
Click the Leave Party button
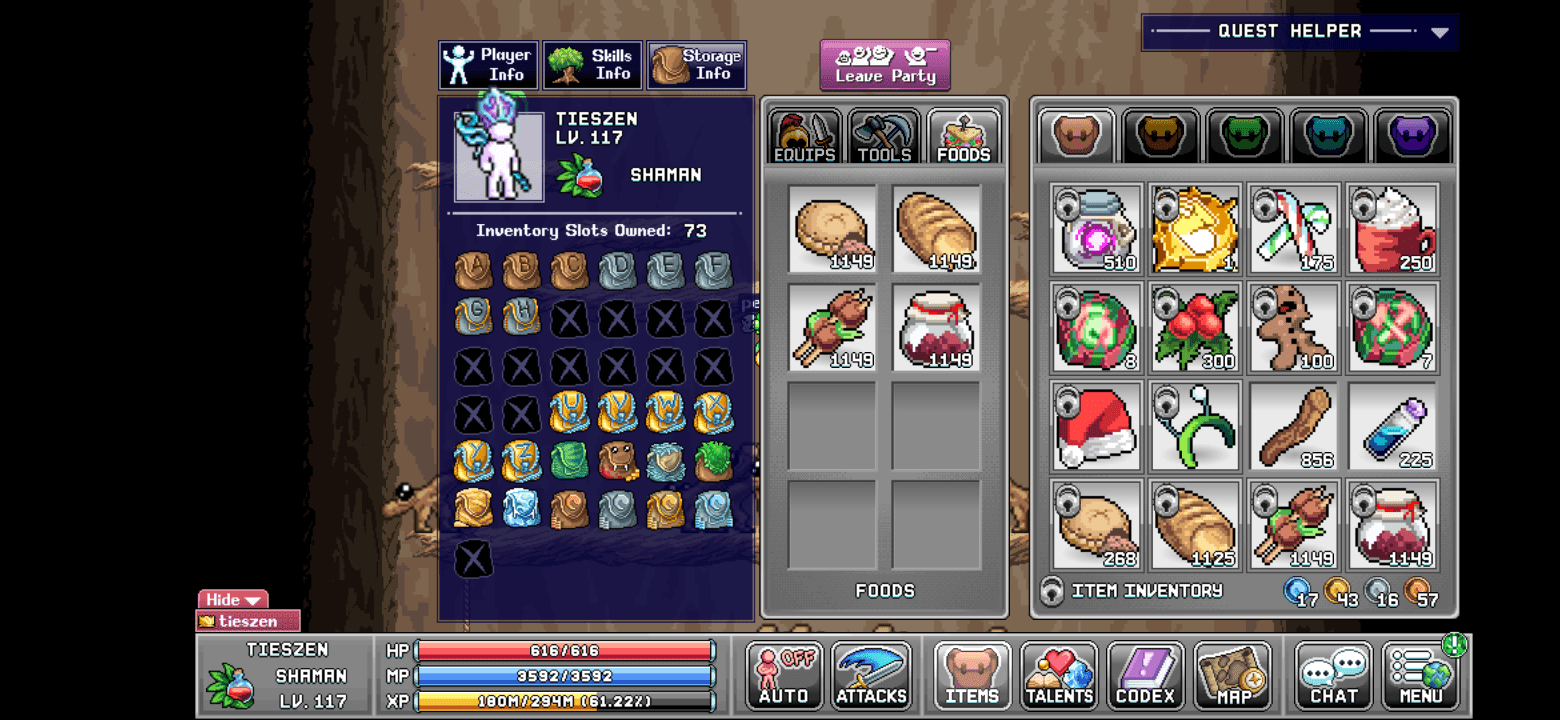tap(884, 65)
